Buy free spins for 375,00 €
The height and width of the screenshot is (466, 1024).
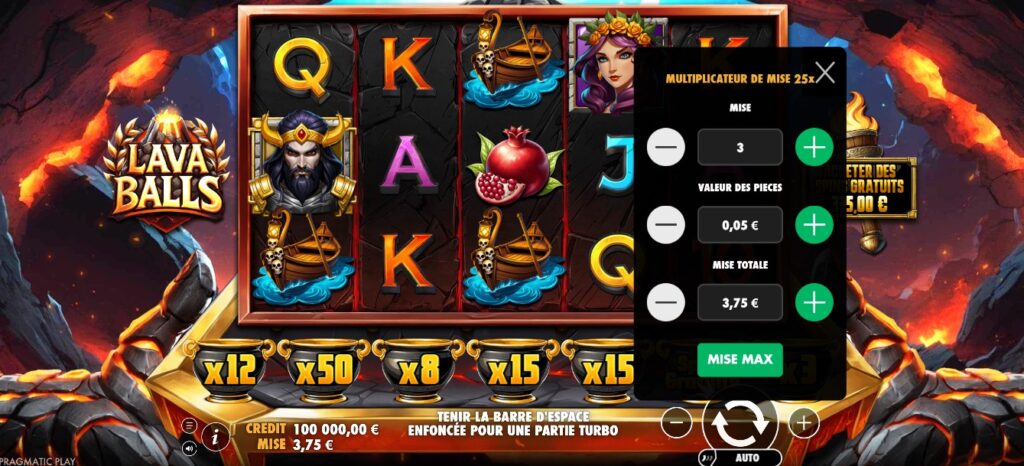pyautogui.click(x=880, y=190)
